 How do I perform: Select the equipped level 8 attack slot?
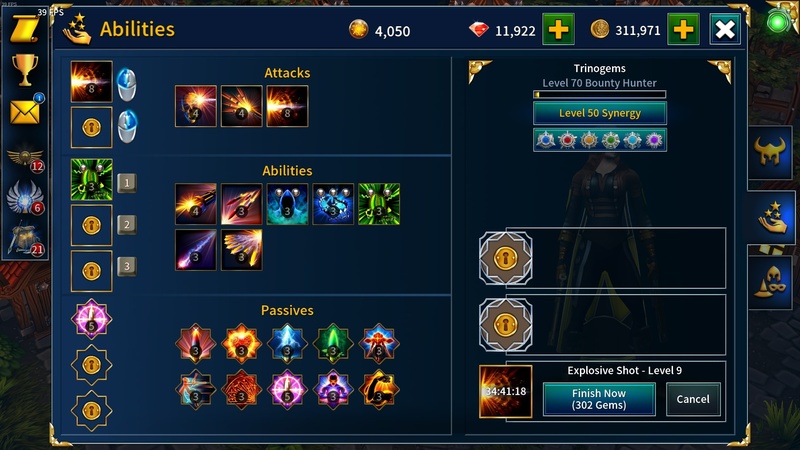pos(92,82)
